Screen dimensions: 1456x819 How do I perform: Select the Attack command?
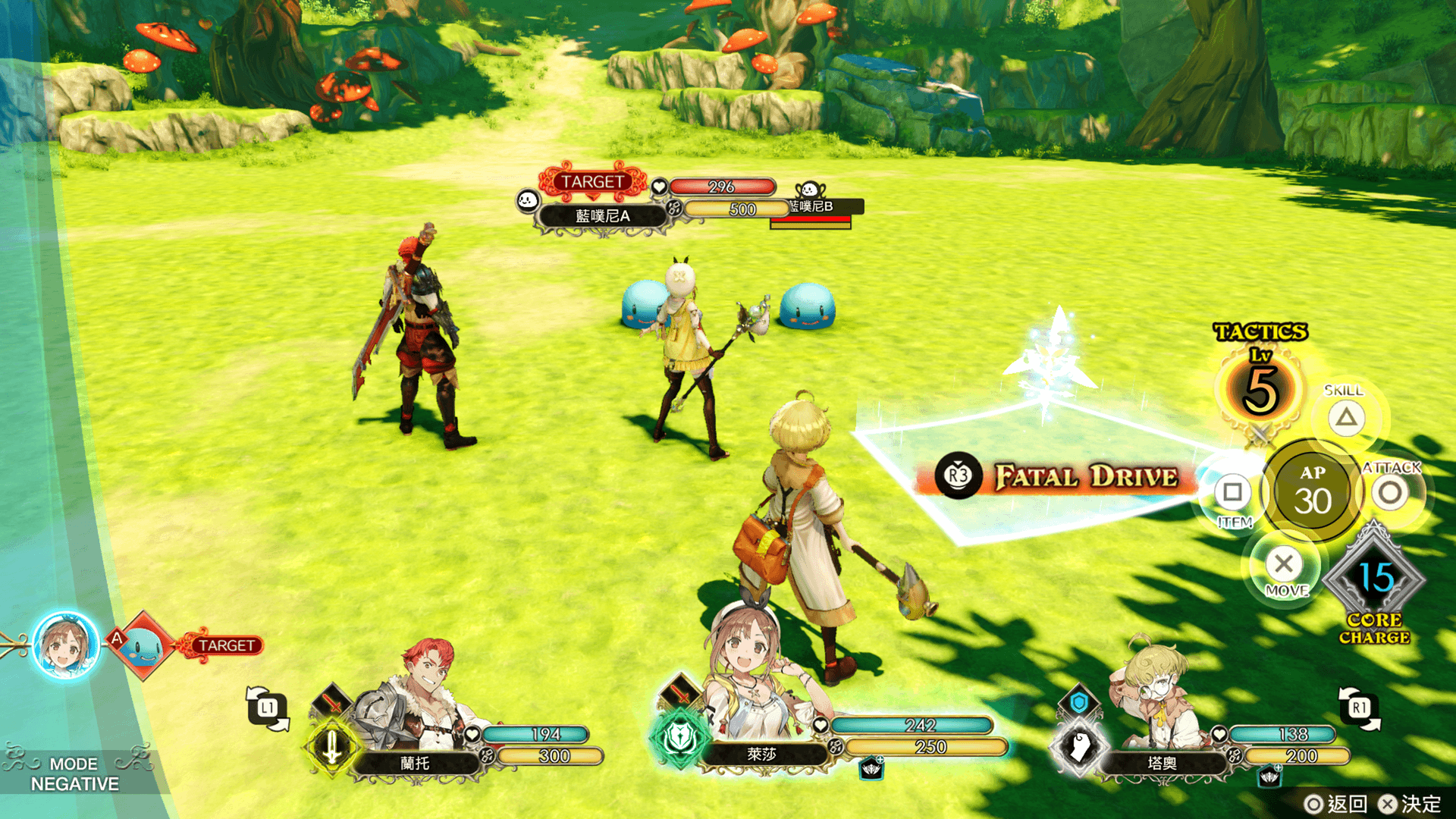pos(1390,493)
